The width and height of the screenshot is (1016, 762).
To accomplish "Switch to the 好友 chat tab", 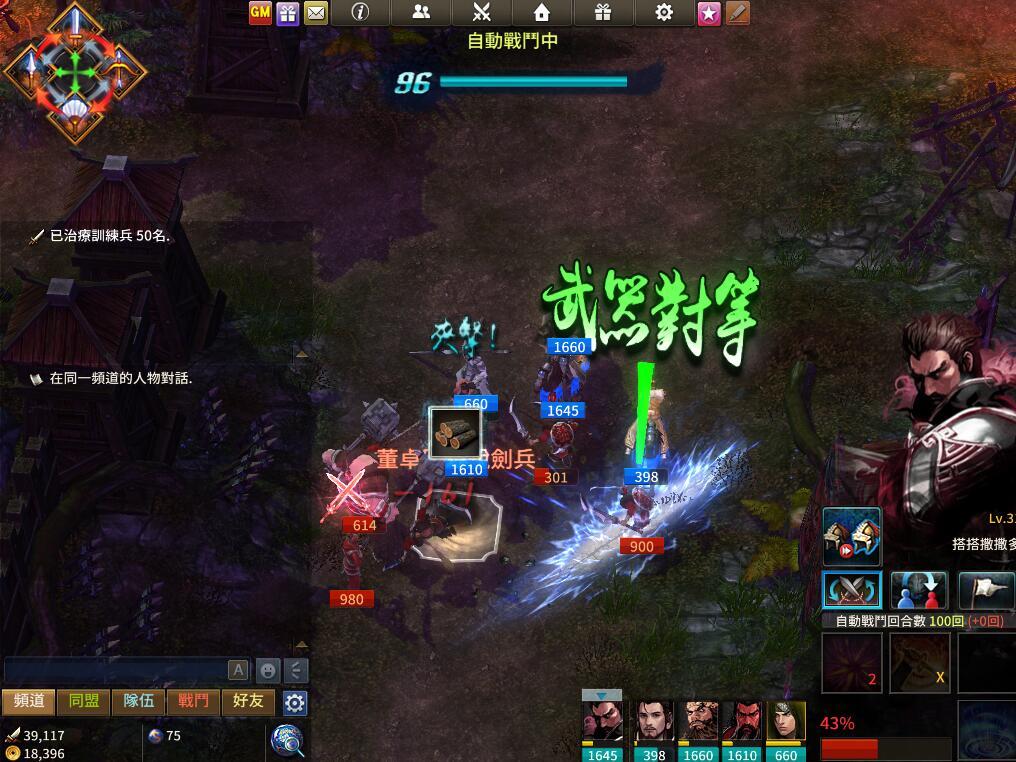I will pyautogui.click(x=248, y=701).
